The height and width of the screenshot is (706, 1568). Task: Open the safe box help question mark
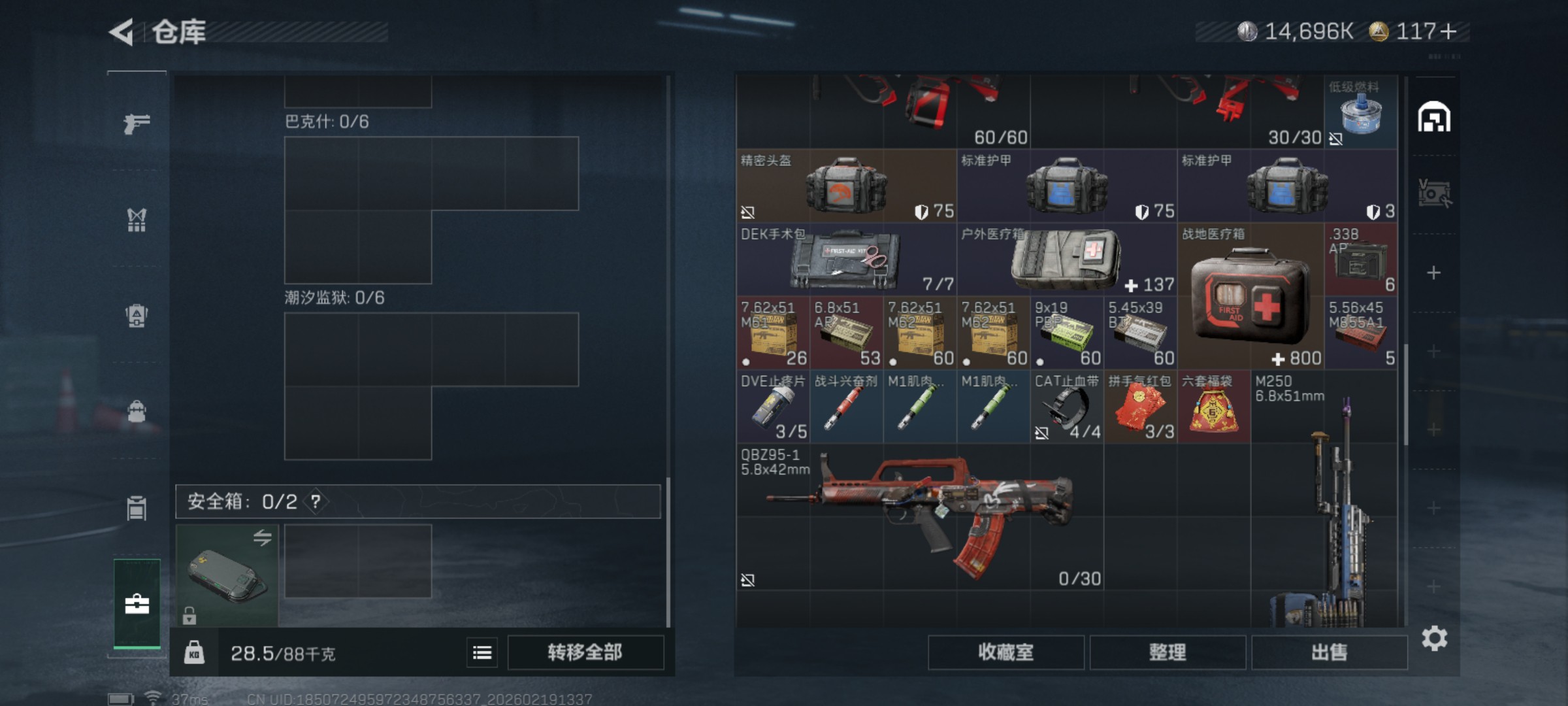click(316, 501)
